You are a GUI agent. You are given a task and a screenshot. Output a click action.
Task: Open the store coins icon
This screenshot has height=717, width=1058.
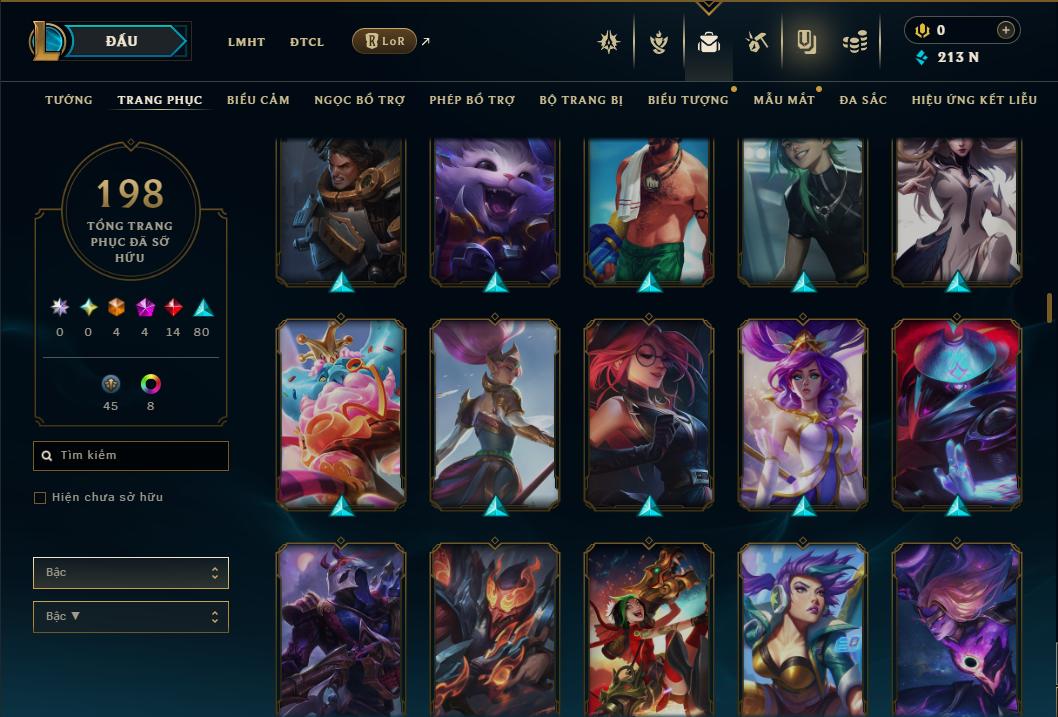854,42
